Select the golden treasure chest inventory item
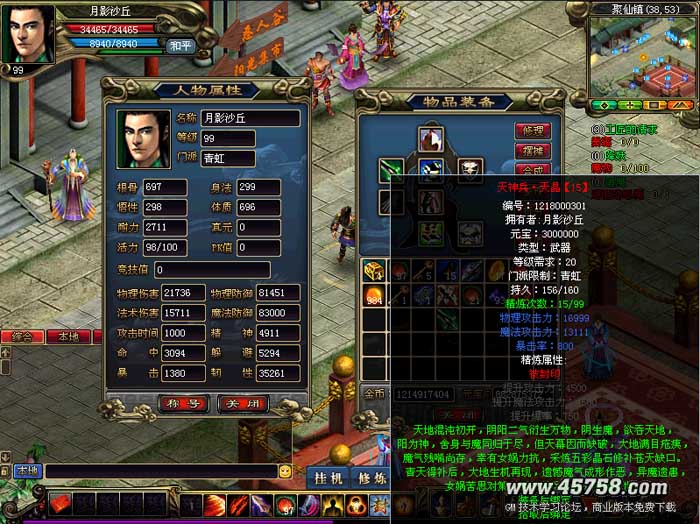The height and width of the screenshot is (524, 700). [x=373, y=270]
